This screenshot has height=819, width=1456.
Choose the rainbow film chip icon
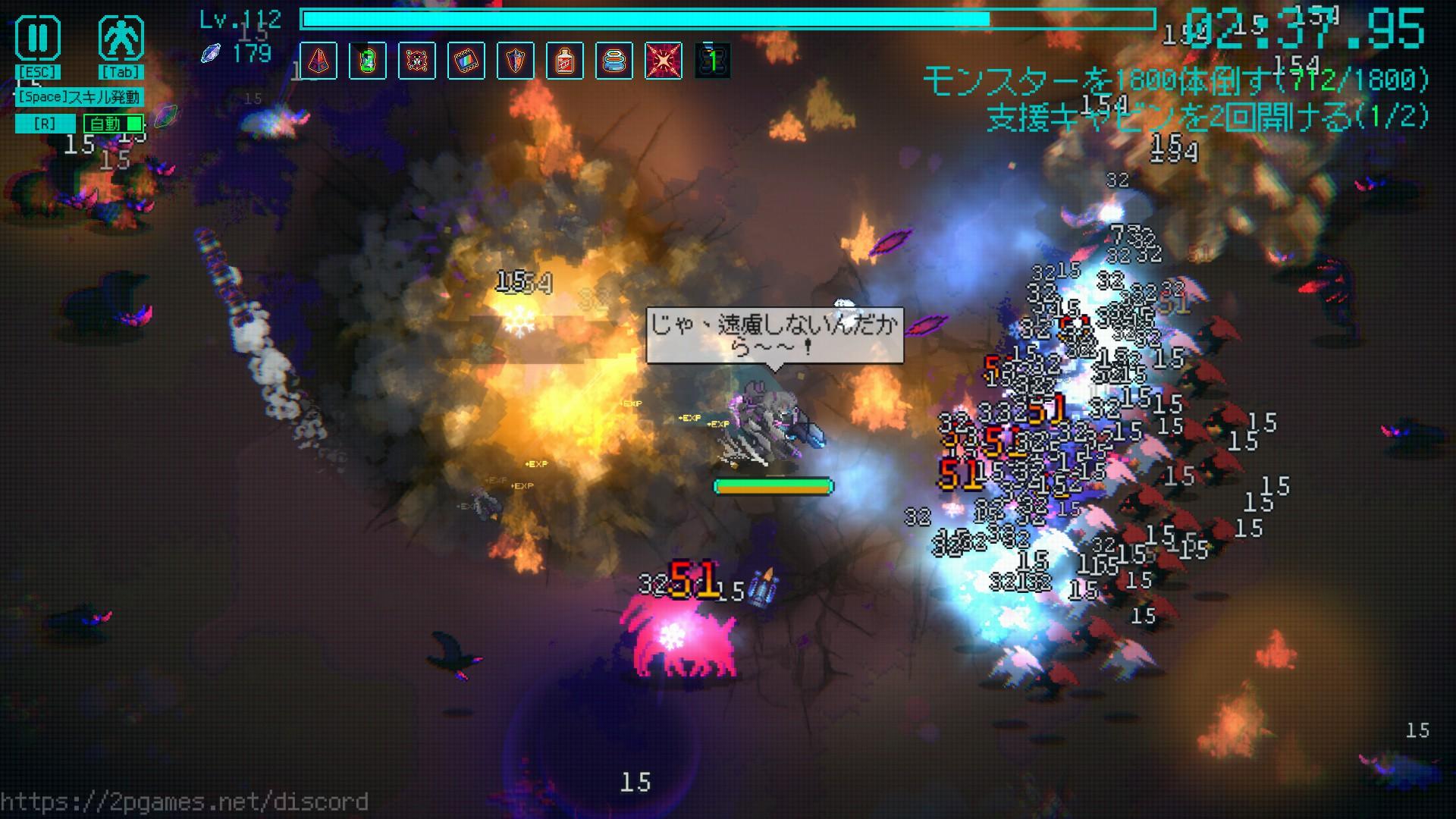pyautogui.click(x=466, y=61)
